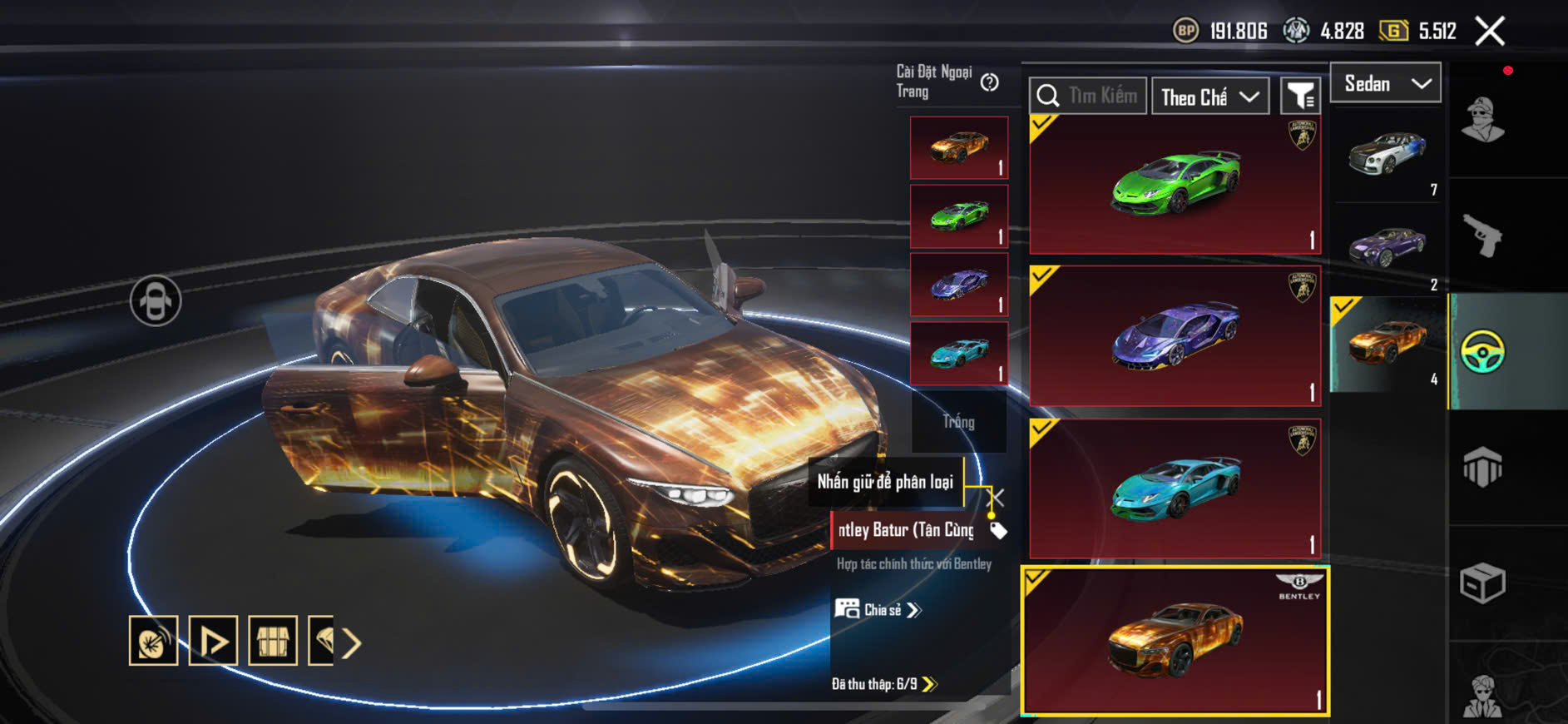Switch to the parachute tab
Viewport: 1568px width, 724px height.
coord(1482,468)
